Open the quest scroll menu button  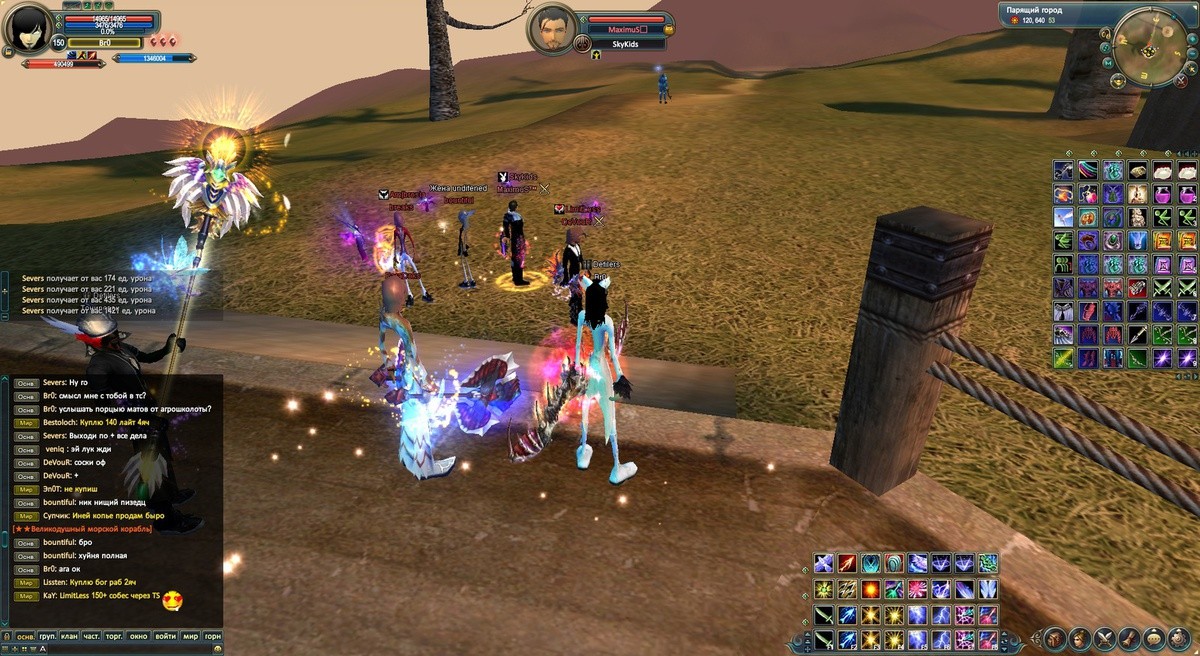(x=1129, y=638)
